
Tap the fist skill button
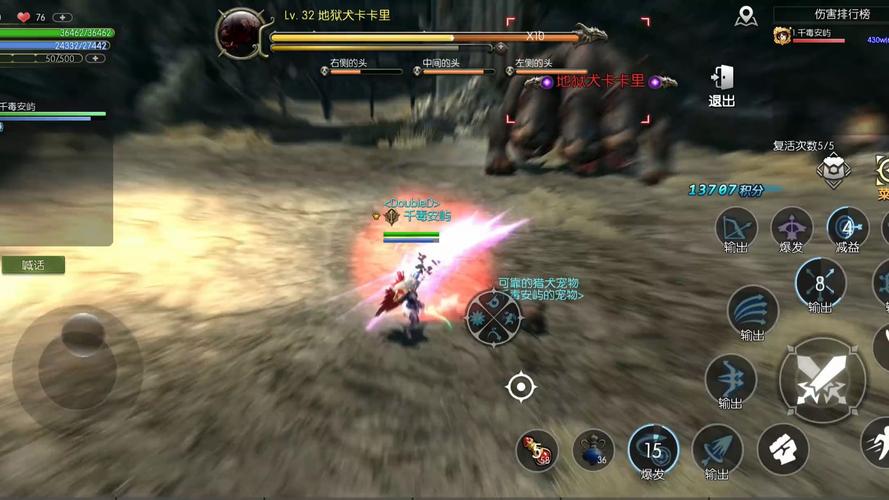tap(782, 449)
